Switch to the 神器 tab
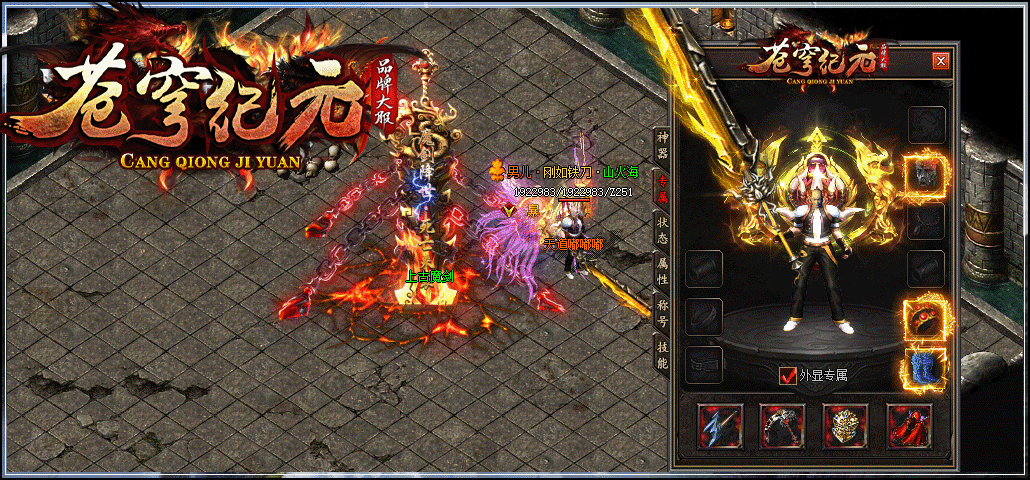The width and height of the screenshot is (1030, 480). pos(662,143)
